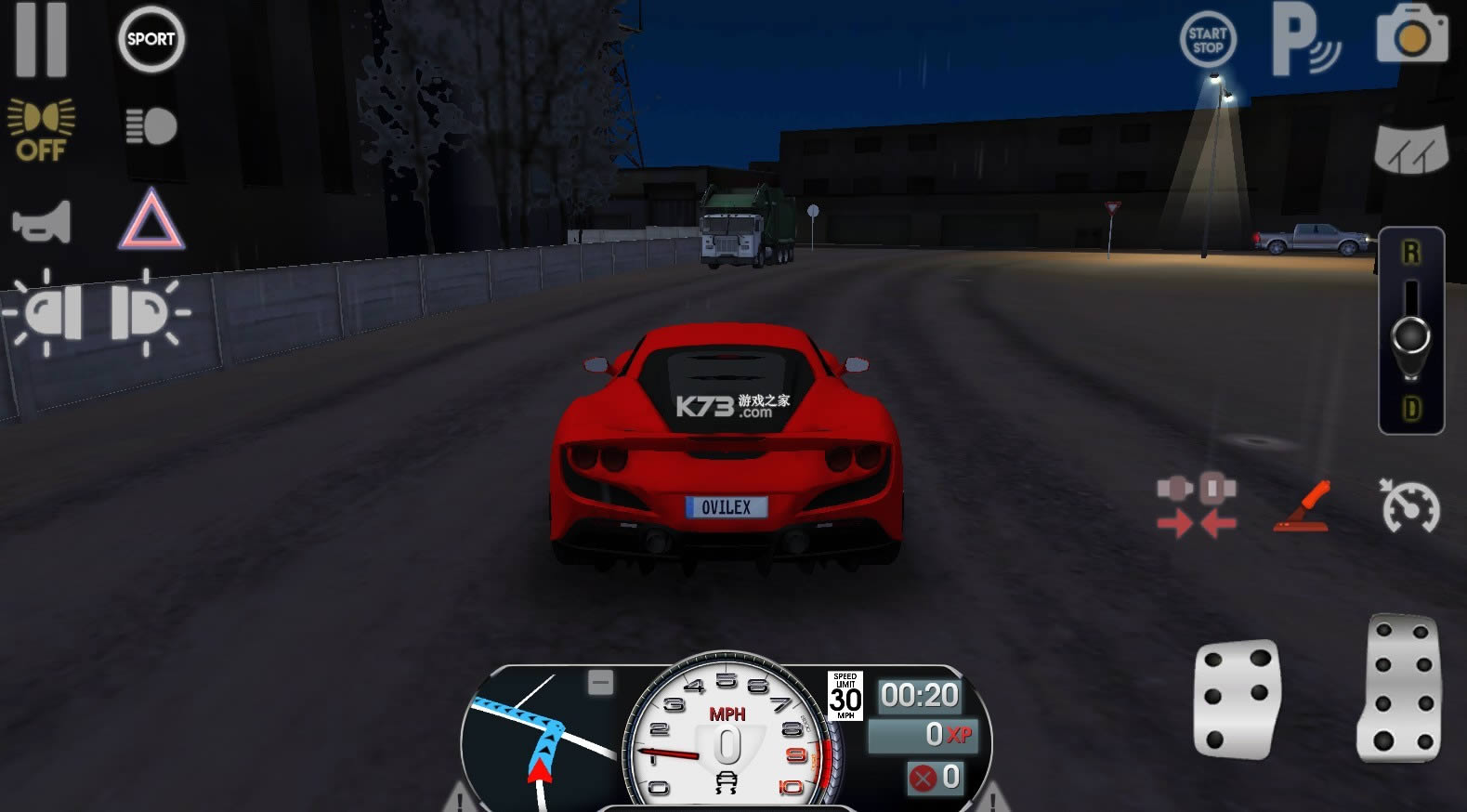Enable the hazard warning lights

(x=151, y=220)
